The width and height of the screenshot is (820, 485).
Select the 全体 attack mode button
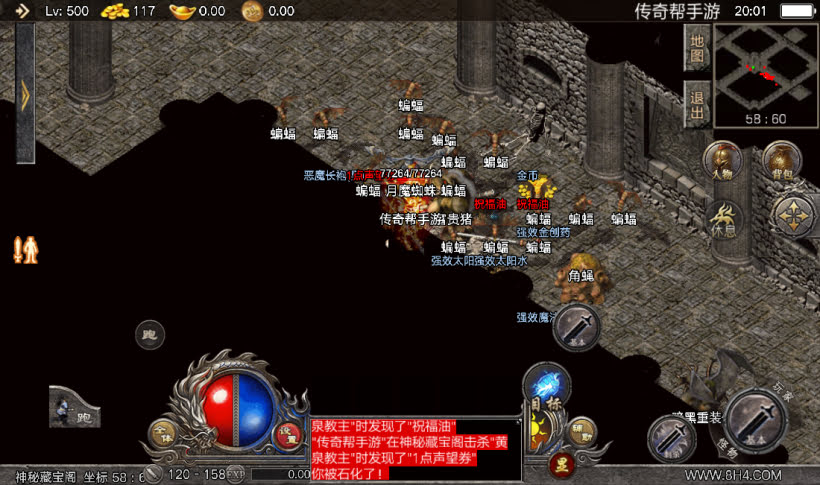pos(162,432)
